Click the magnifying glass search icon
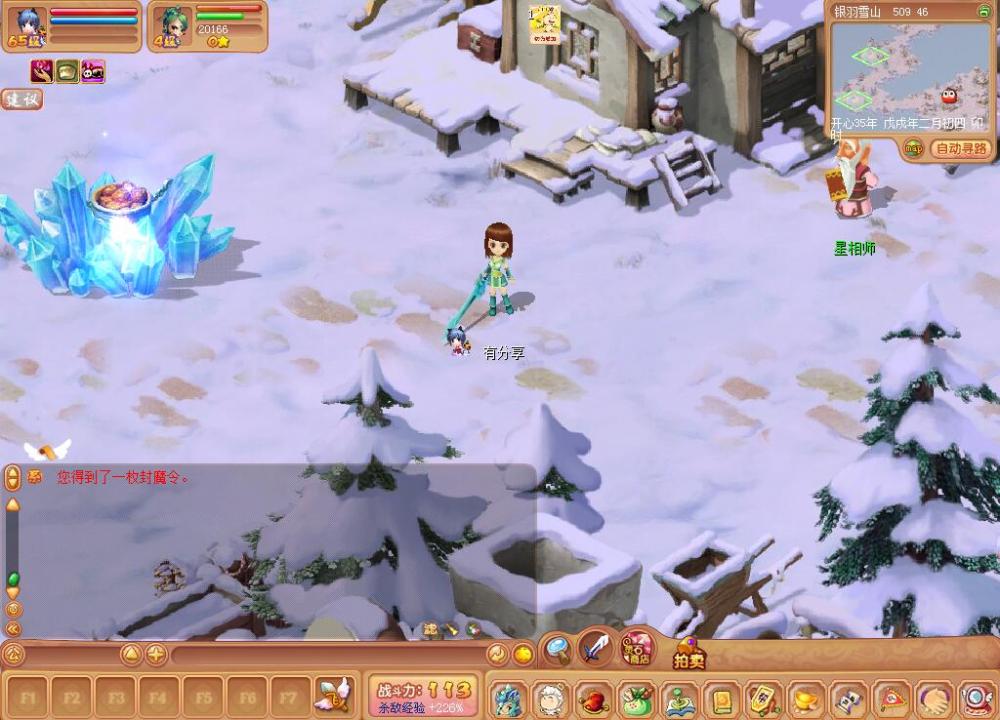The width and height of the screenshot is (1000, 720). tap(557, 651)
